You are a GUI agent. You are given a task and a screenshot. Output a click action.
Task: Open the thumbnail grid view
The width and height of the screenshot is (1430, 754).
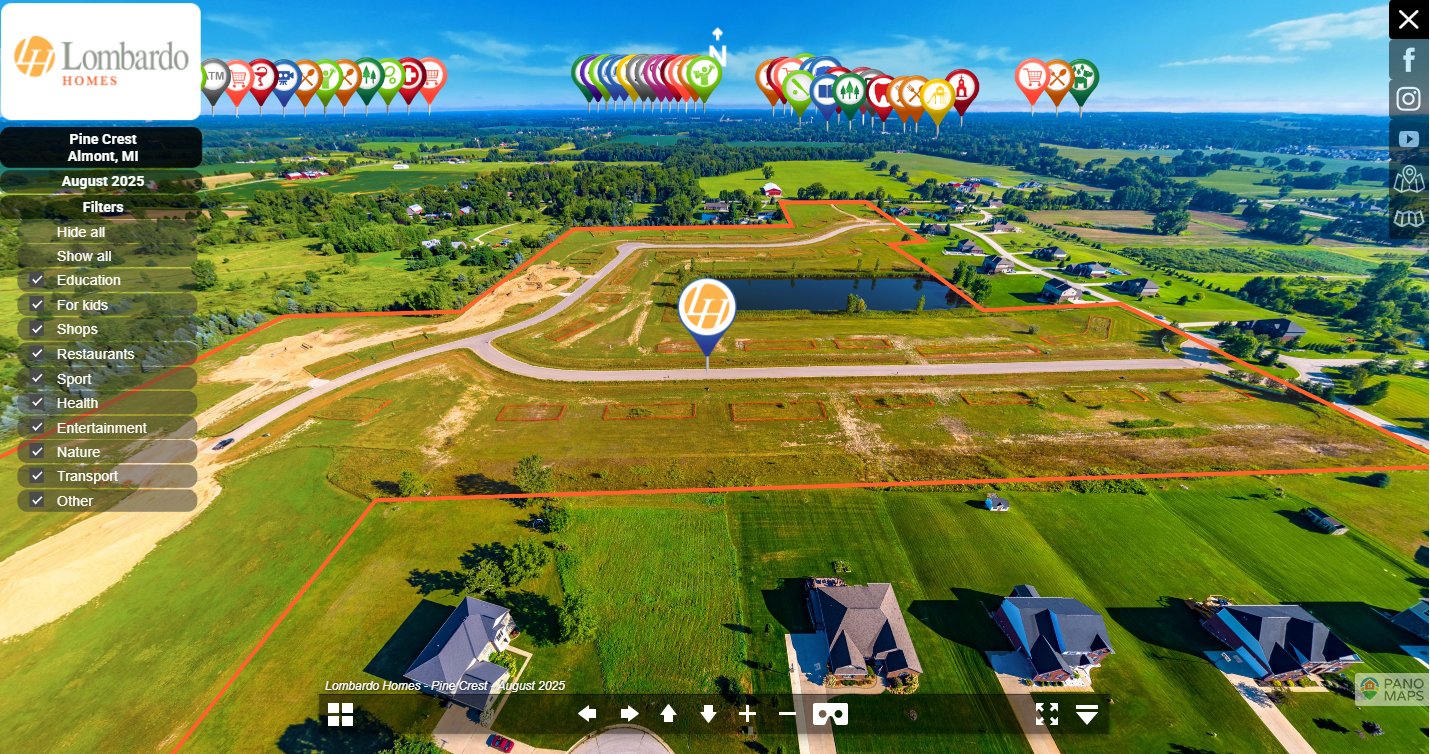coord(341,714)
